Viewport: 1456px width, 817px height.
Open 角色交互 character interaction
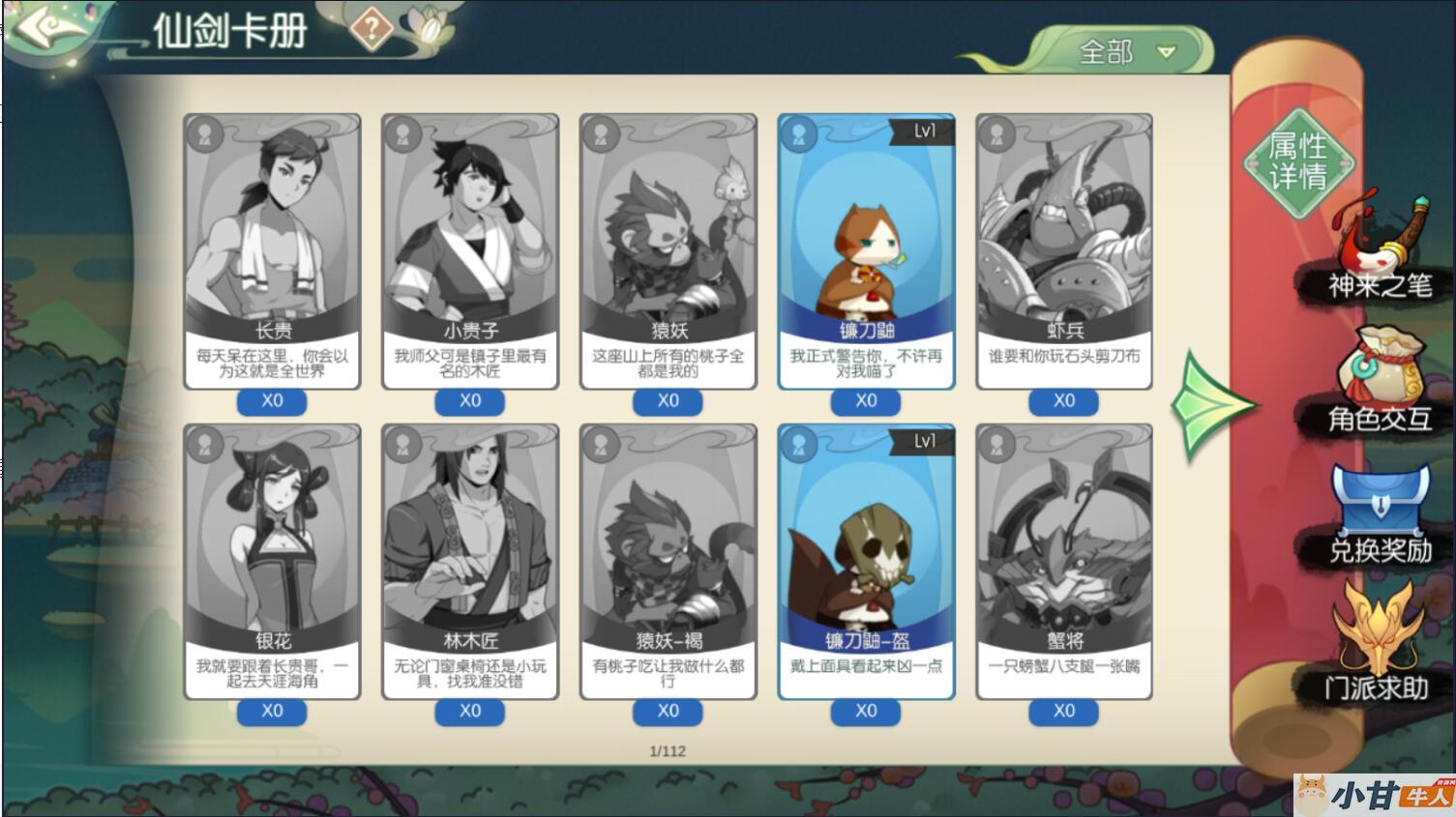click(1380, 382)
